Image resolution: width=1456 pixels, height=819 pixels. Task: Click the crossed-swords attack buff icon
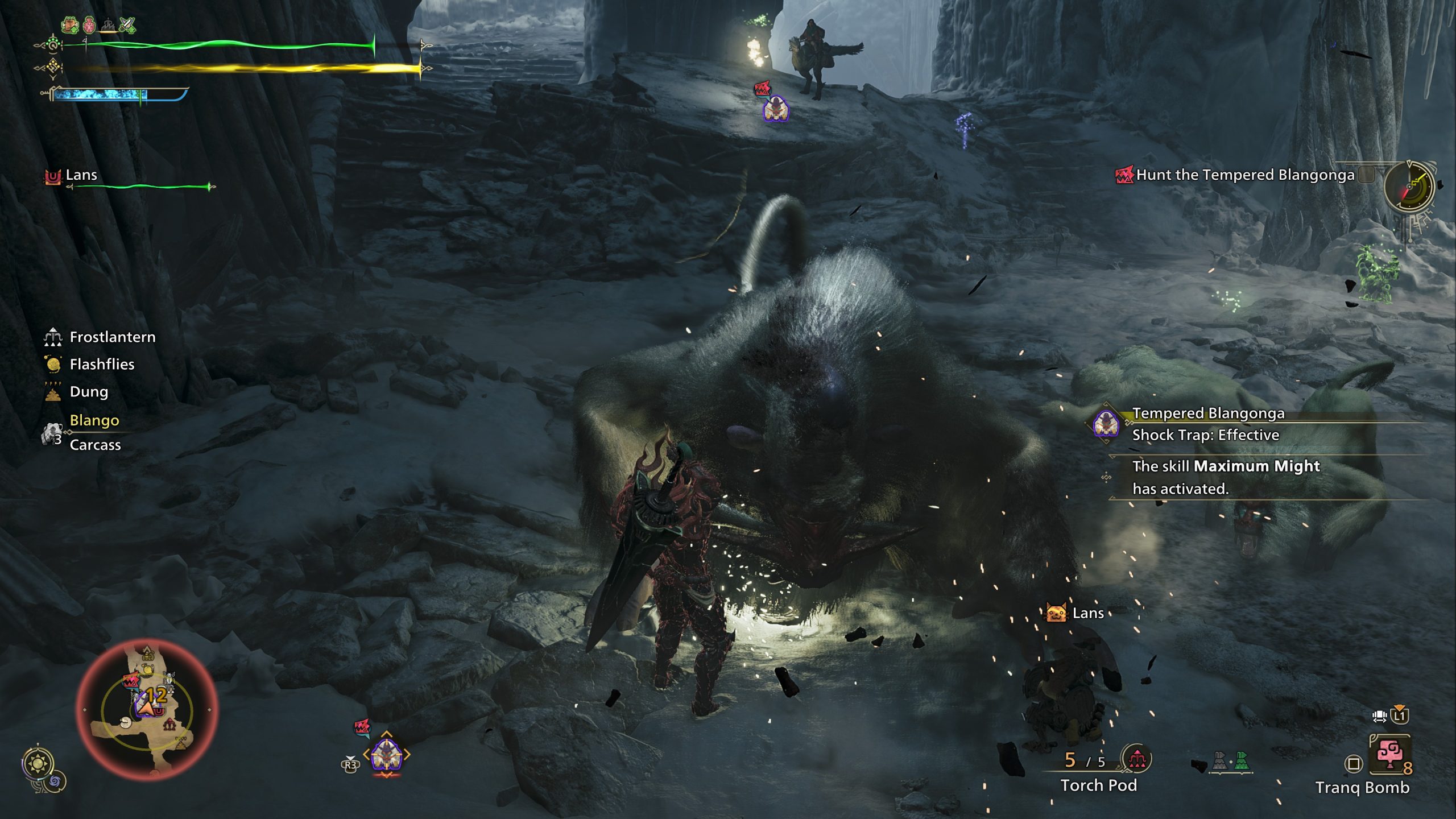127,25
